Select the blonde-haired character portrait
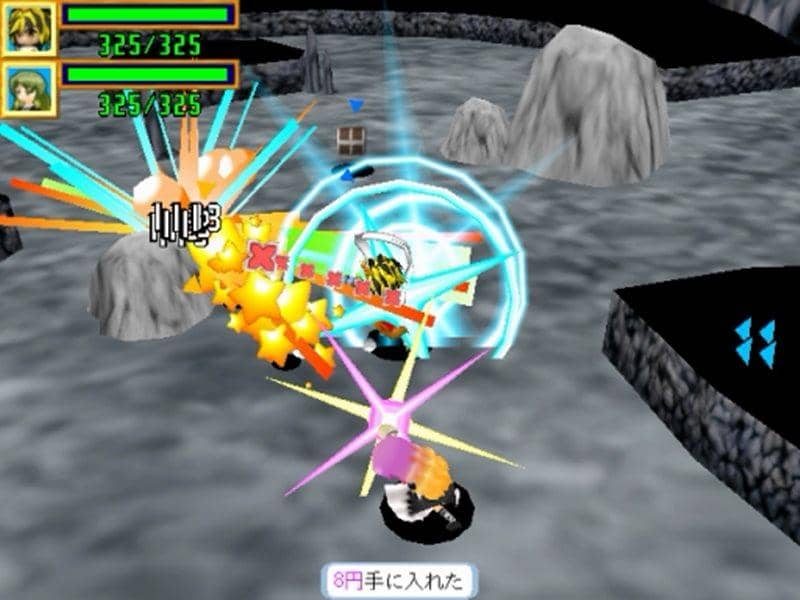Viewport: 800px width, 600px height. pyautogui.click(x=28, y=28)
